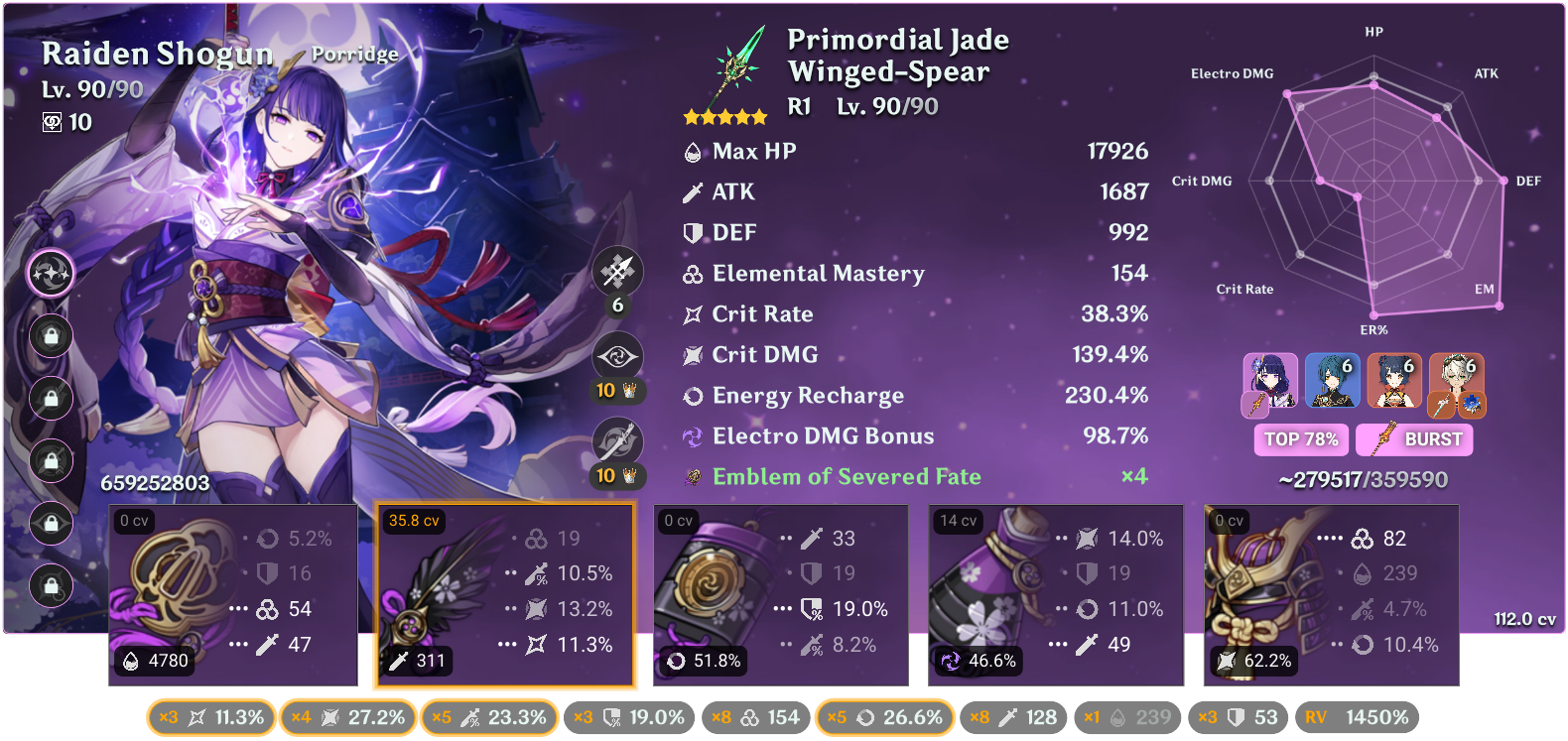Click the Max HP droplet icon
Image resolution: width=1568 pixels, height=741 pixels.
pos(692,151)
